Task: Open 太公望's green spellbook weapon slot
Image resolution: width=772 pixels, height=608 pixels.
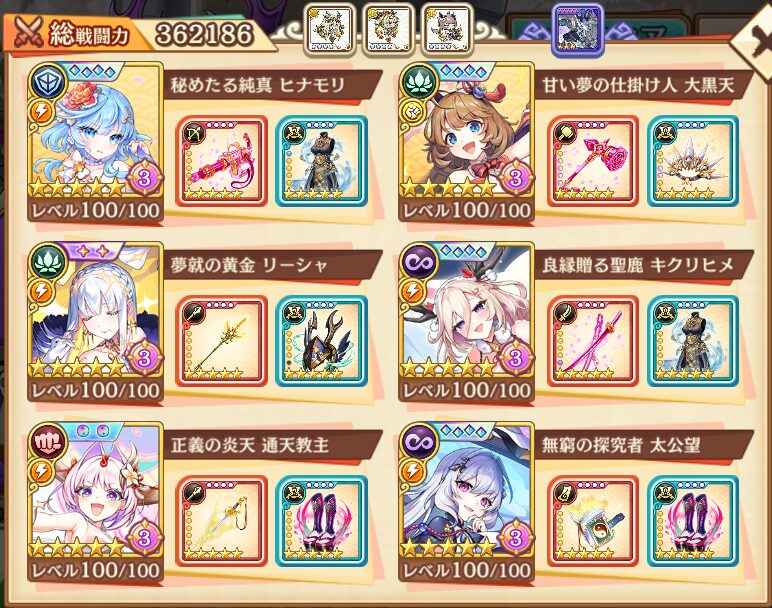Action: [x=593, y=521]
